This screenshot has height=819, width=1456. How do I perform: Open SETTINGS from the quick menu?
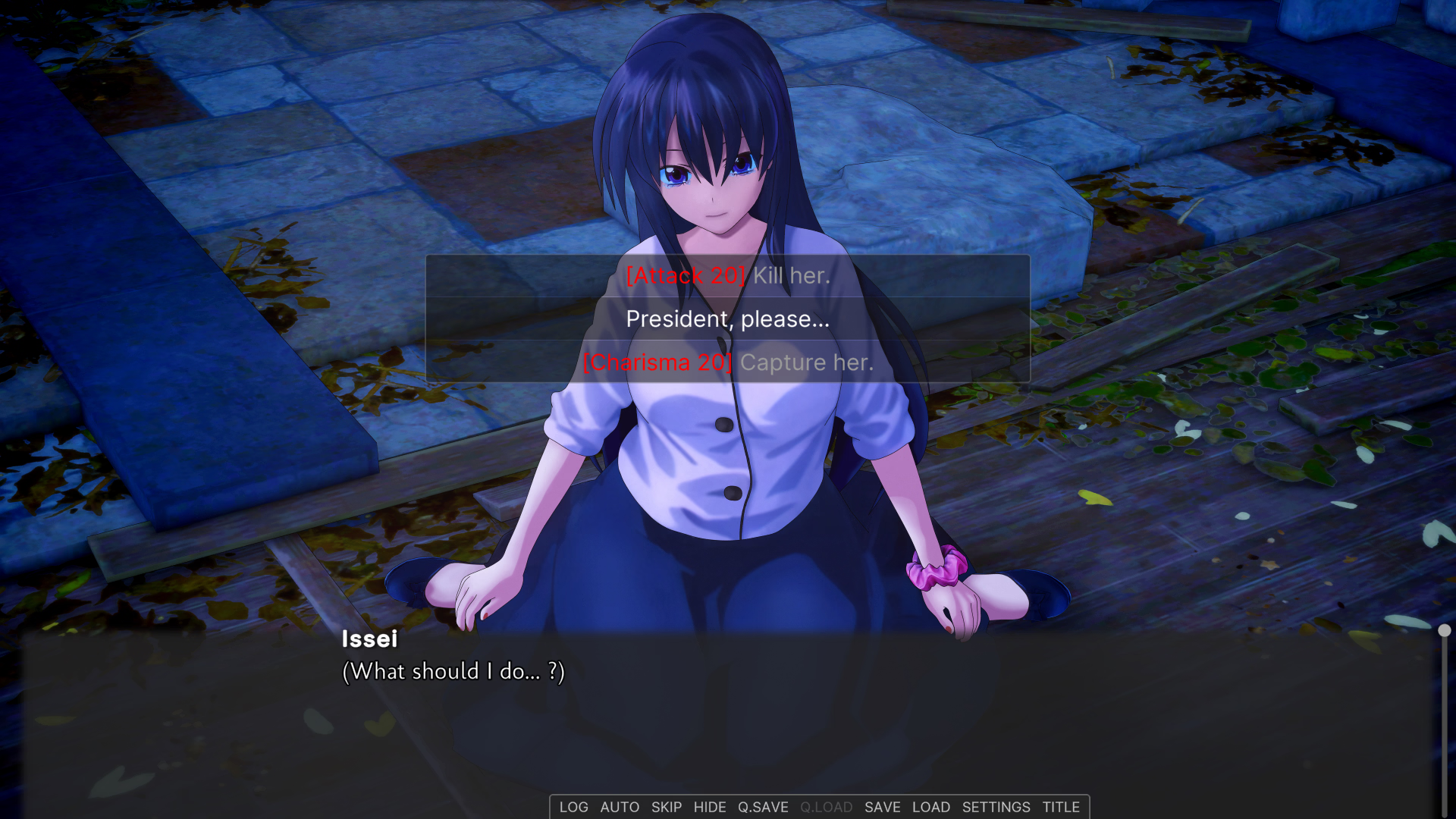pos(996,808)
